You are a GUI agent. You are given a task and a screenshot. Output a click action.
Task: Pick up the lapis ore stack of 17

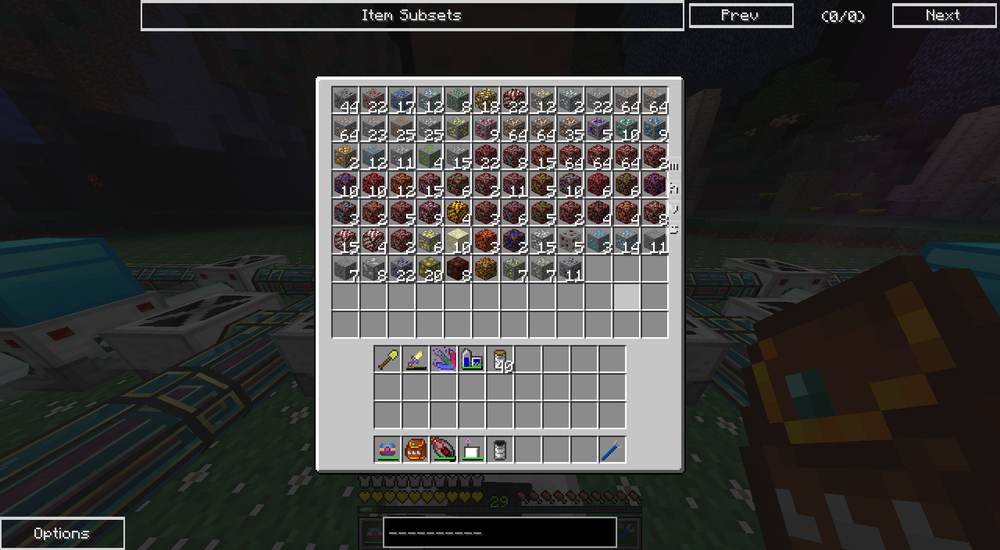click(x=402, y=100)
